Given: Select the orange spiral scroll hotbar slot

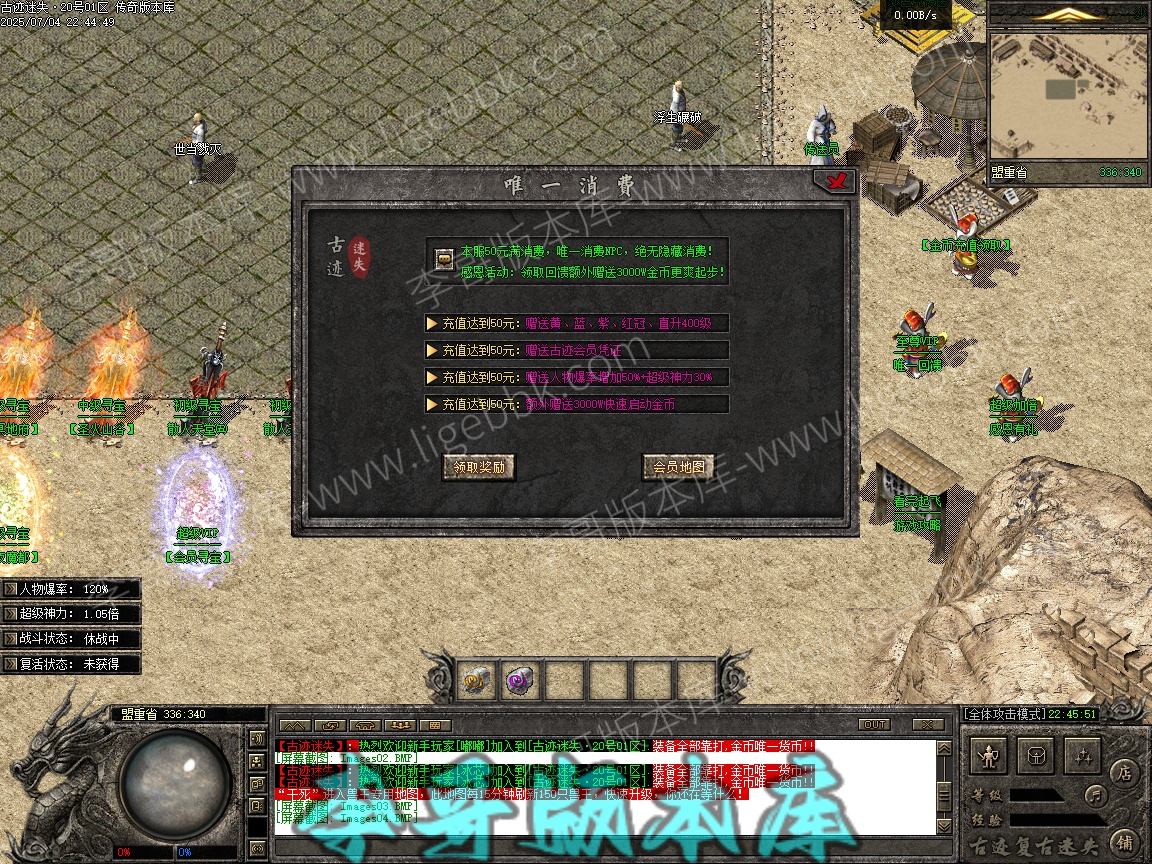Looking at the screenshot, I should click(474, 681).
